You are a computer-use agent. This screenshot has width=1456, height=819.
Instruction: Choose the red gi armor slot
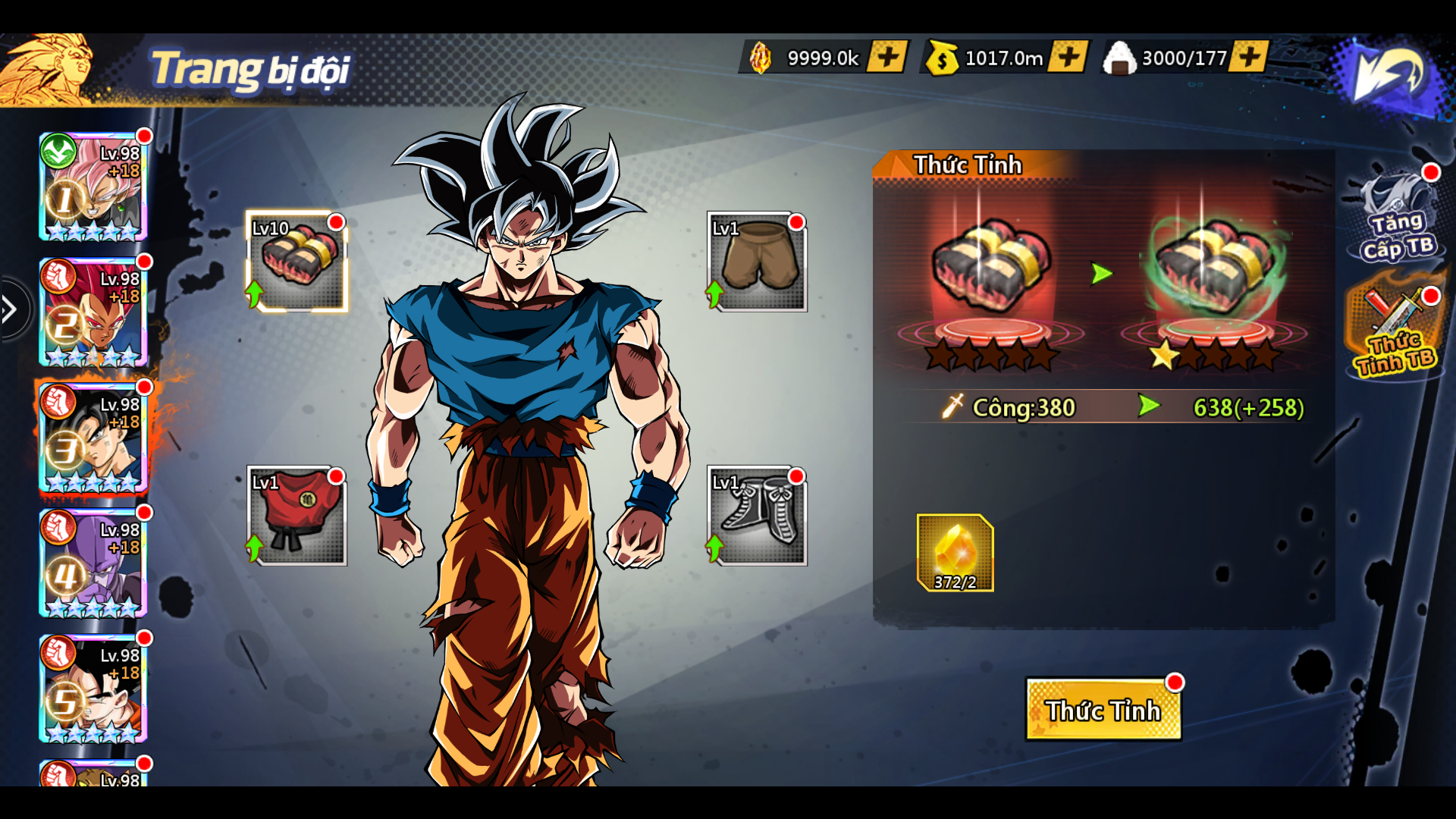[x=297, y=516]
